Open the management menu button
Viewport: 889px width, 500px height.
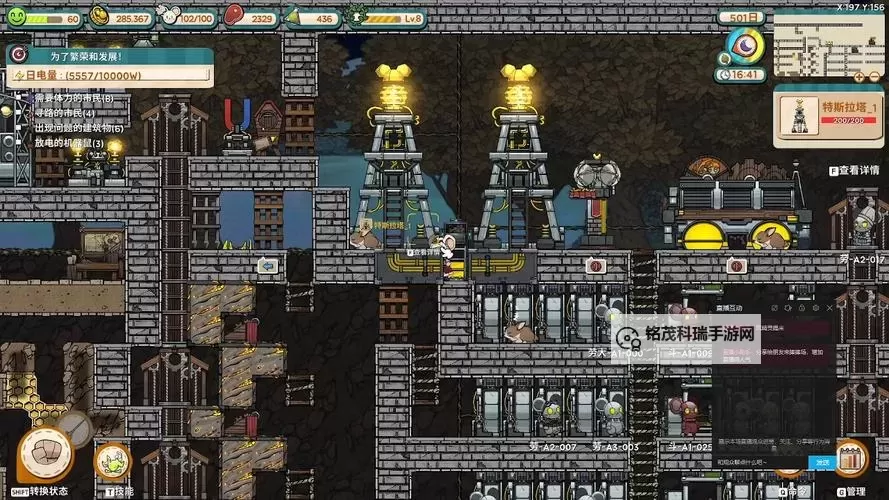(849, 458)
